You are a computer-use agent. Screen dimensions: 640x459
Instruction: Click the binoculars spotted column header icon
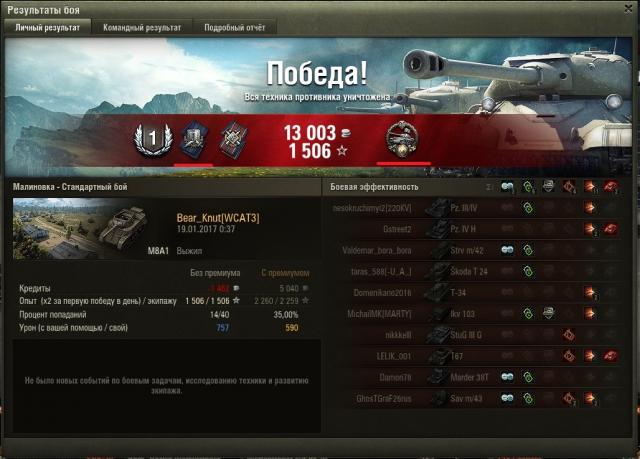[x=507, y=187]
